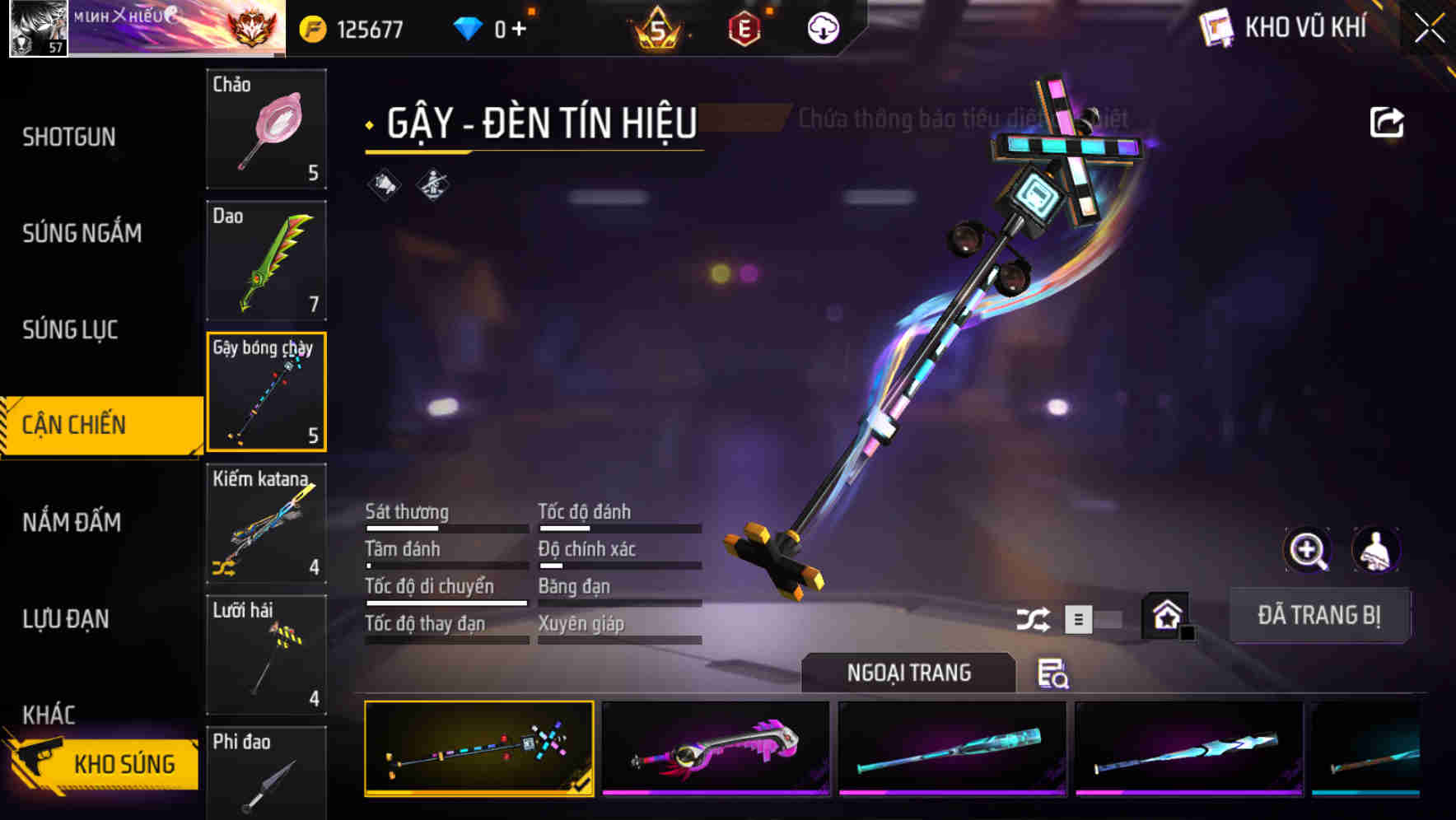Viewport: 1456px width, 820px height.
Task: Select the Phi đao weapon slot
Action: coord(266,772)
